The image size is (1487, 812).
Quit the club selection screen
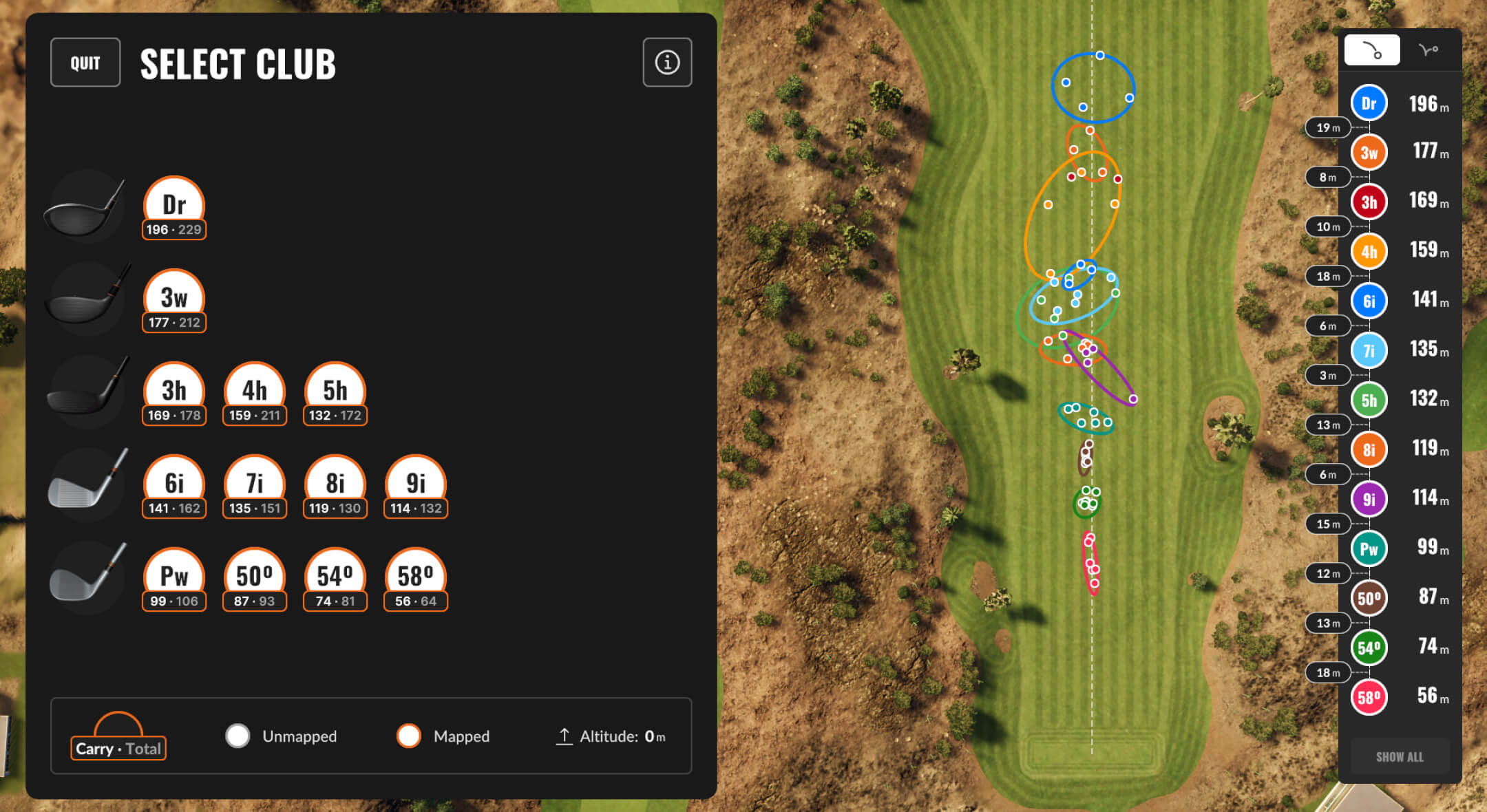(85, 63)
